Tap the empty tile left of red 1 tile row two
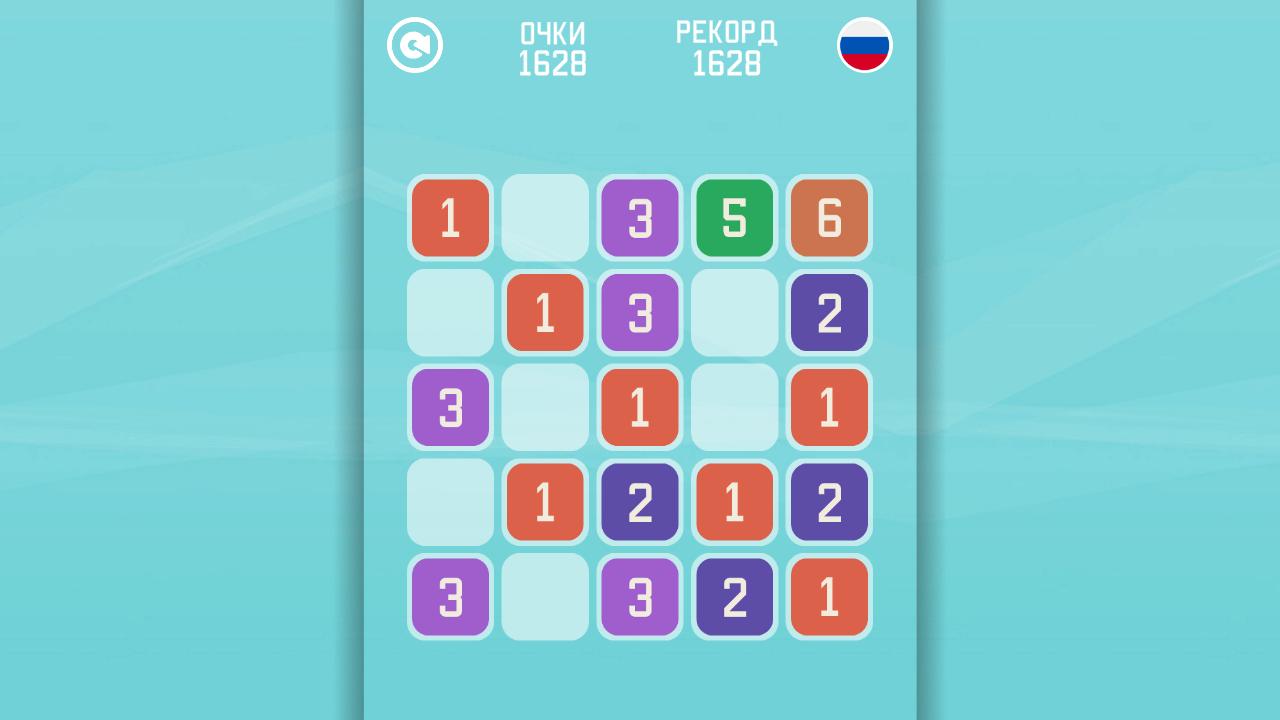 point(450,313)
